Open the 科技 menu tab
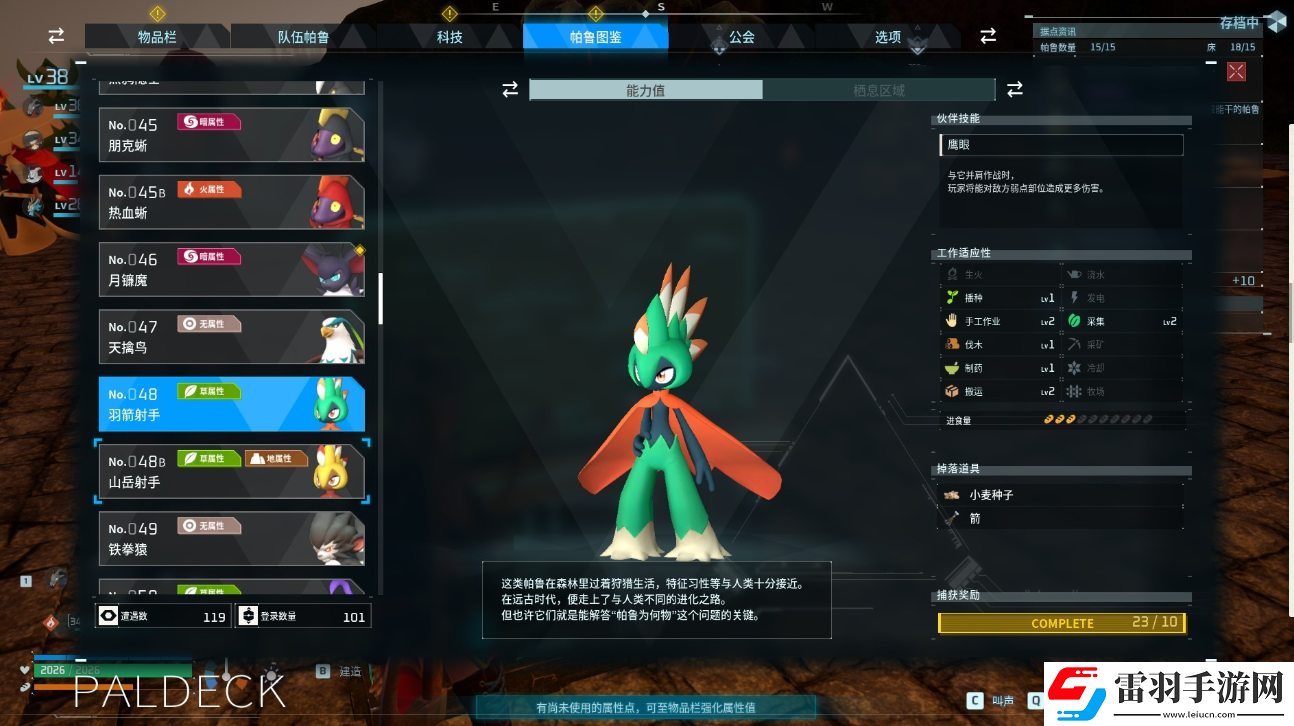 pos(449,36)
